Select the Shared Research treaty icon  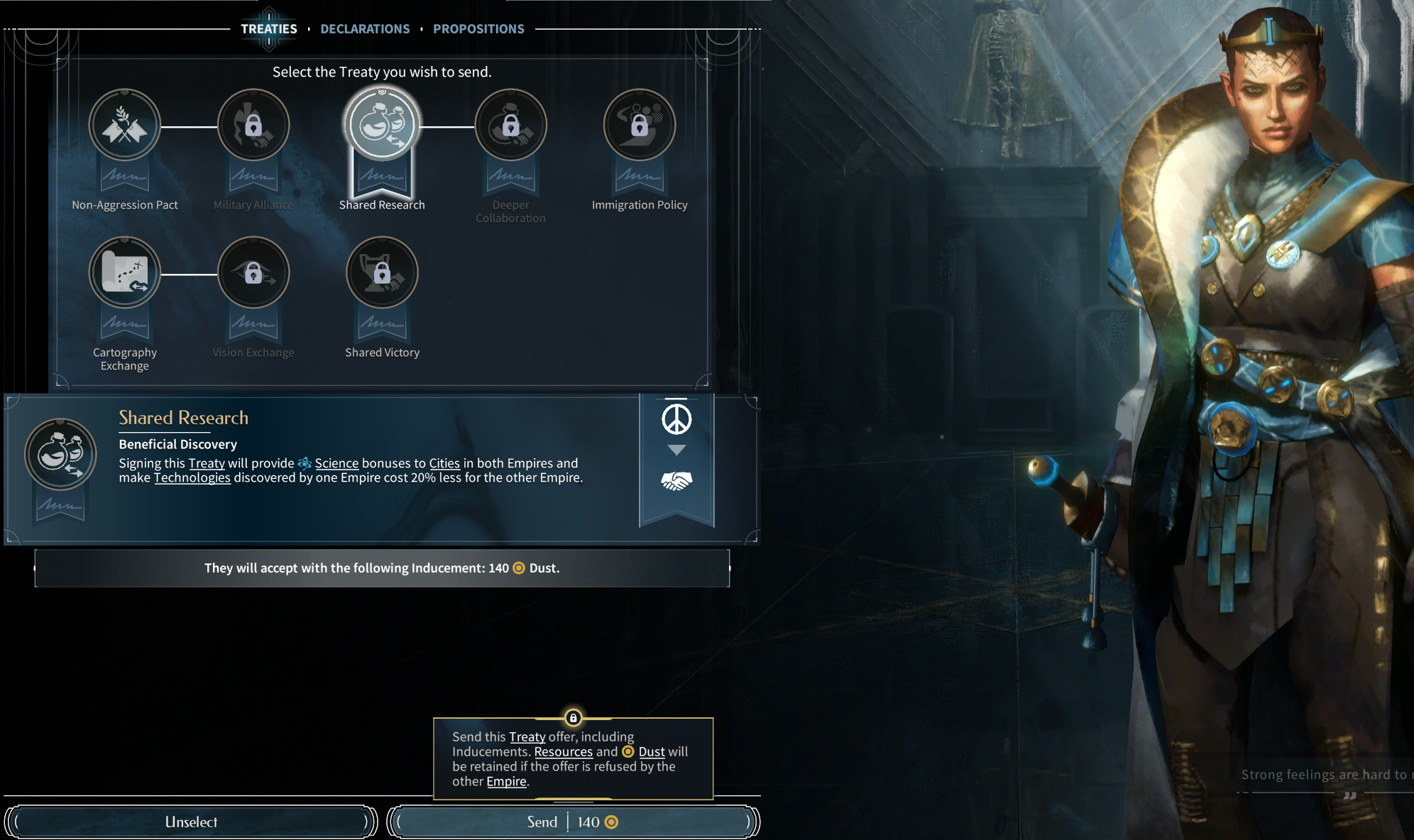[382, 124]
